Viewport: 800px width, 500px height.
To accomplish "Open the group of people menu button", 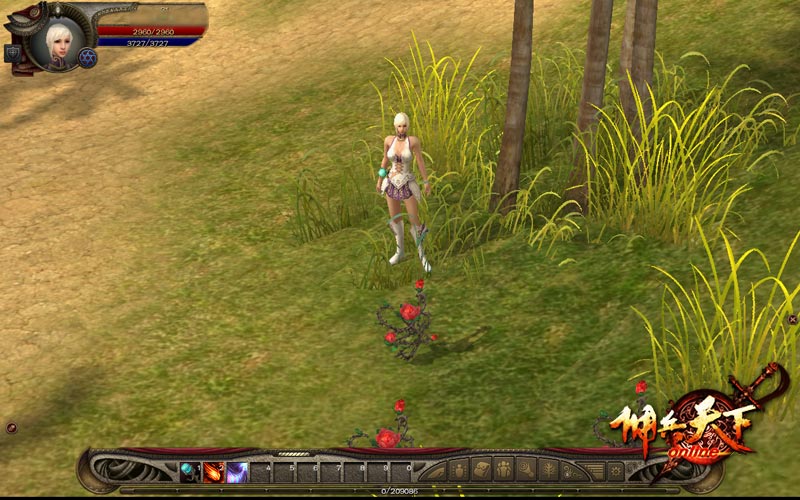I will point(504,470).
